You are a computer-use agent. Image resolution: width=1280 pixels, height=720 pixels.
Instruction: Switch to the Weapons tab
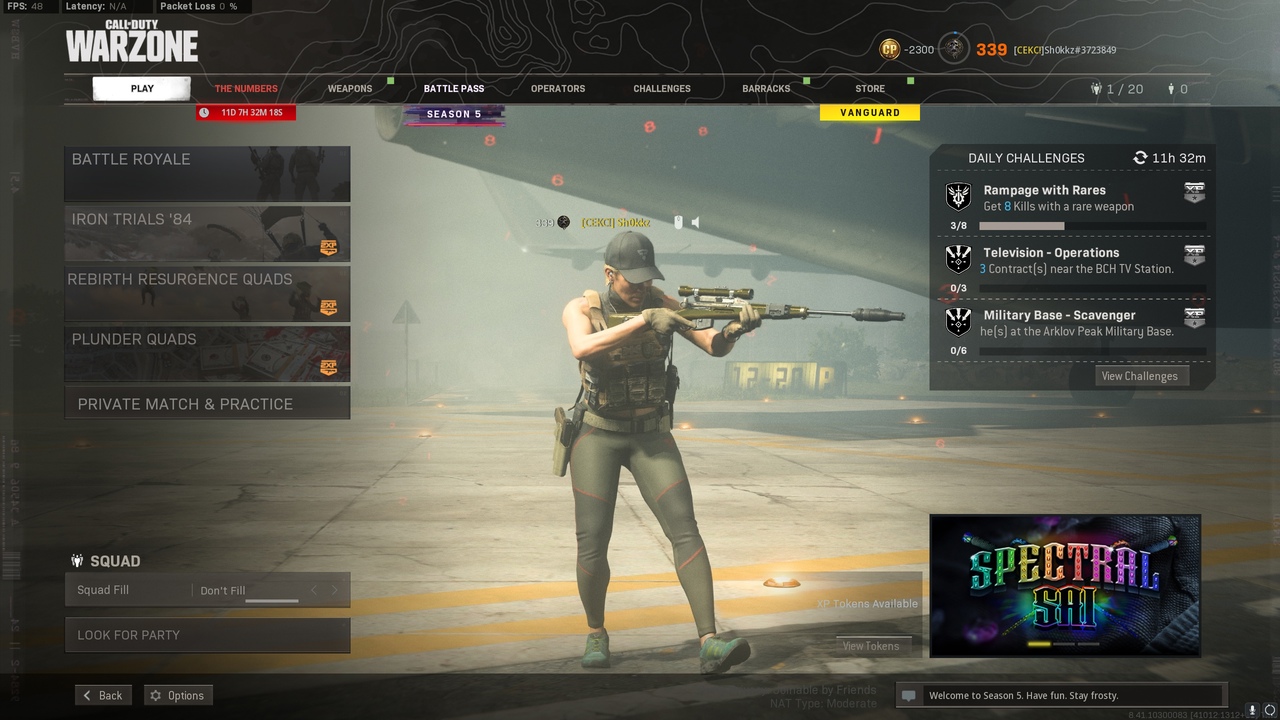[x=350, y=88]
